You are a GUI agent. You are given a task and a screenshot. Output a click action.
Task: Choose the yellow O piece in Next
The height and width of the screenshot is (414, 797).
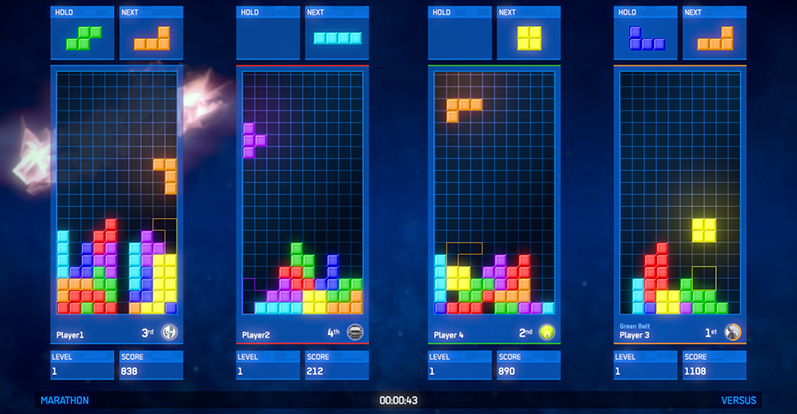(527, 38)
